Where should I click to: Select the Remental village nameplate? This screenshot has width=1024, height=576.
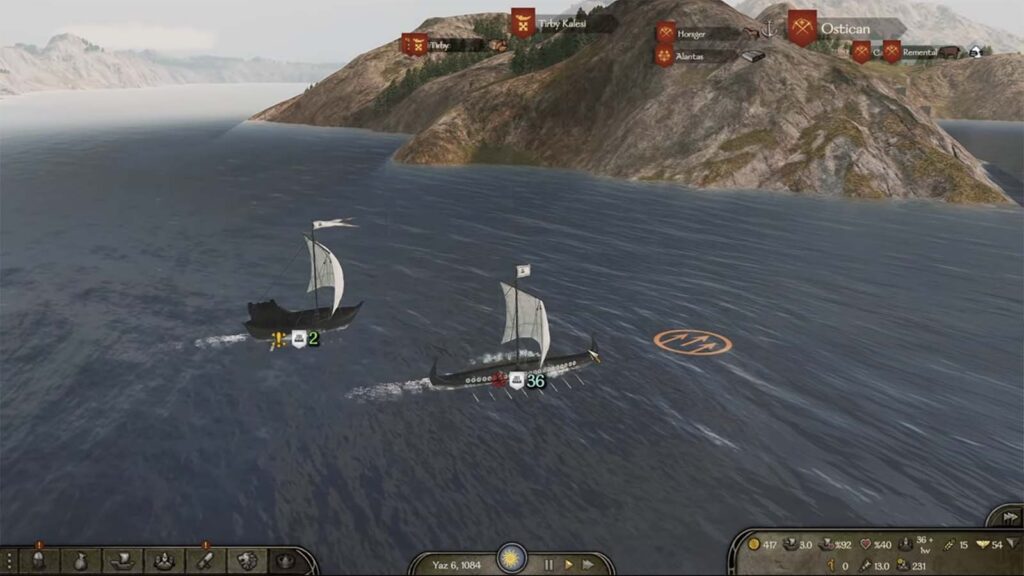tap(918, 52)
